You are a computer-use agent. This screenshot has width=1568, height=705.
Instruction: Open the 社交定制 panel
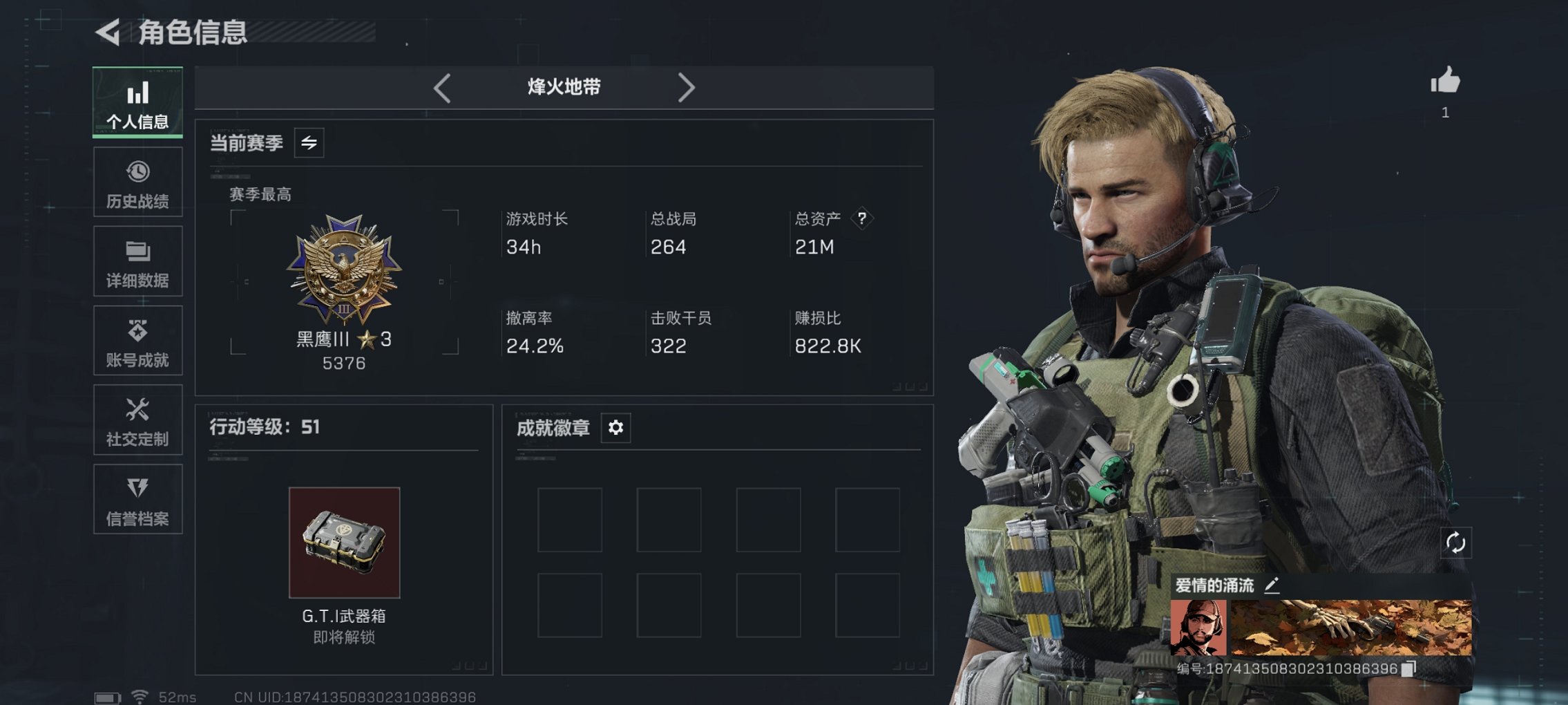tap(137, 420)
